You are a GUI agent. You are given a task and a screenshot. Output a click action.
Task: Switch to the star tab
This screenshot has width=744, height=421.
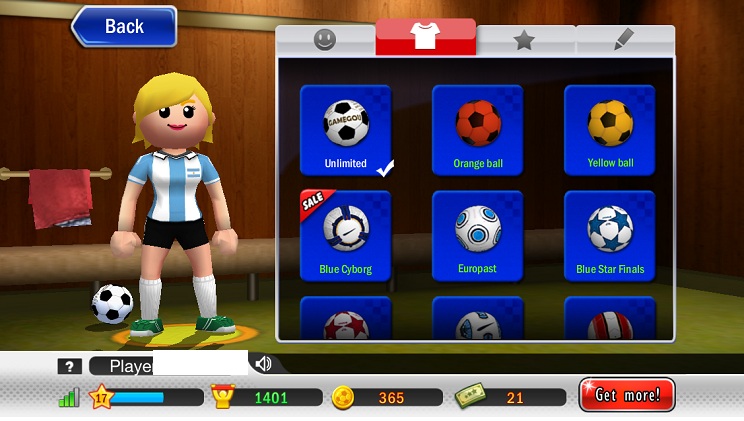[525, 40]
